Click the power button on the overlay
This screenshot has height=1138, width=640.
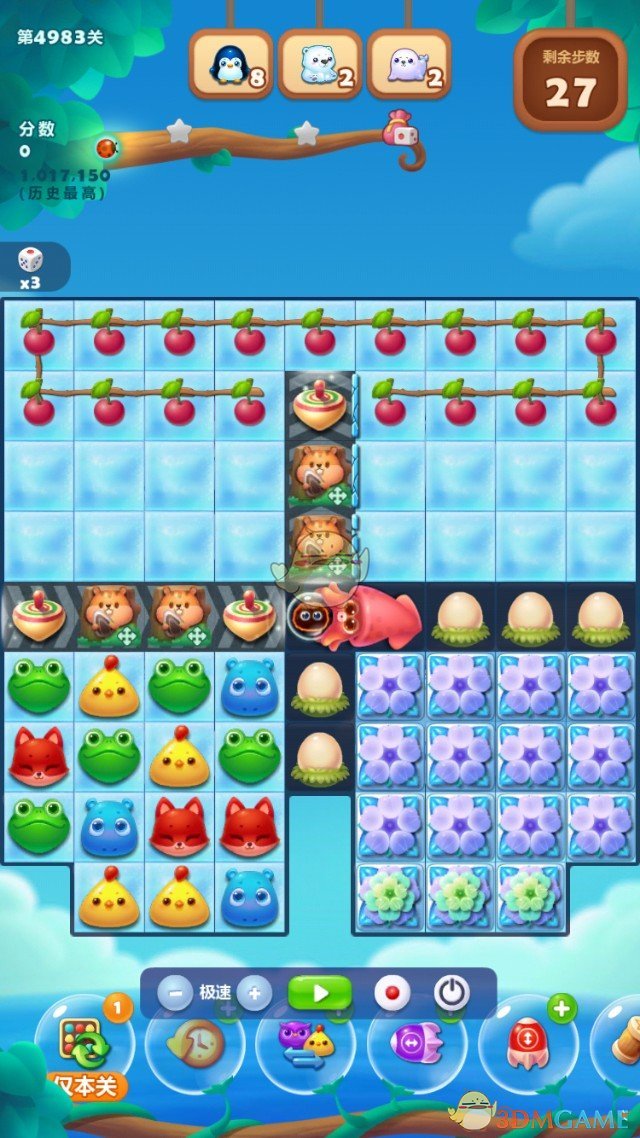click(452, 993)
